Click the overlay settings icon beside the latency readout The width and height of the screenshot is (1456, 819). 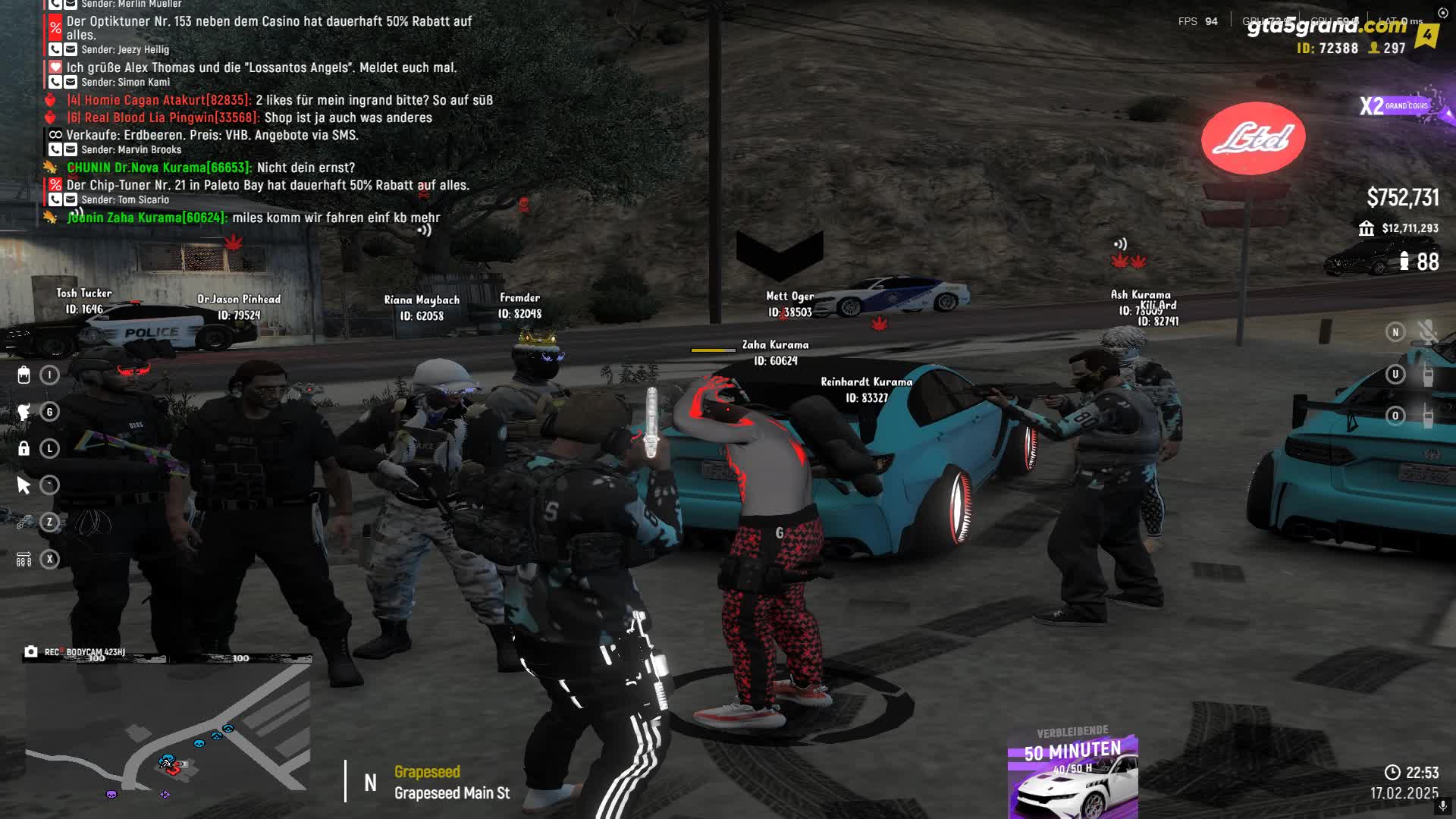click(x=1442, y=13)
